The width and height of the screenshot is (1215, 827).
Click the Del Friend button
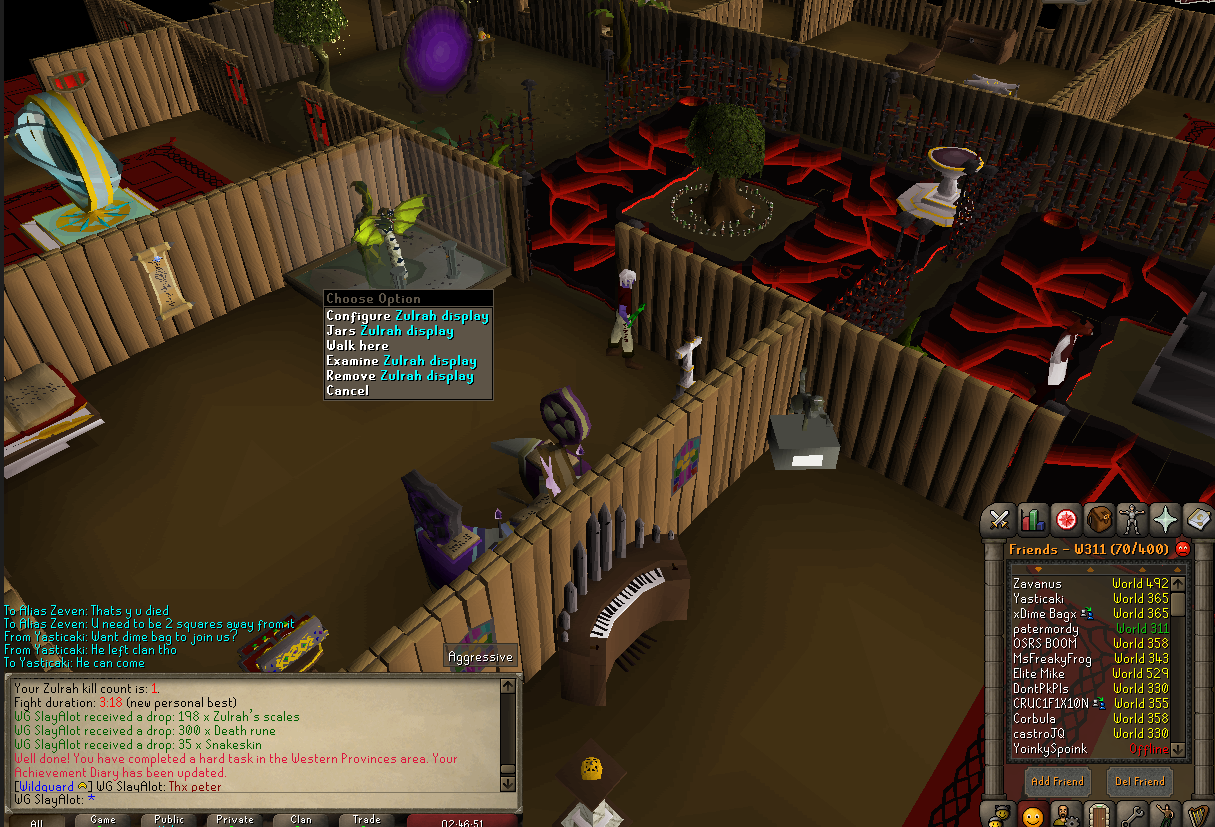1138,781
